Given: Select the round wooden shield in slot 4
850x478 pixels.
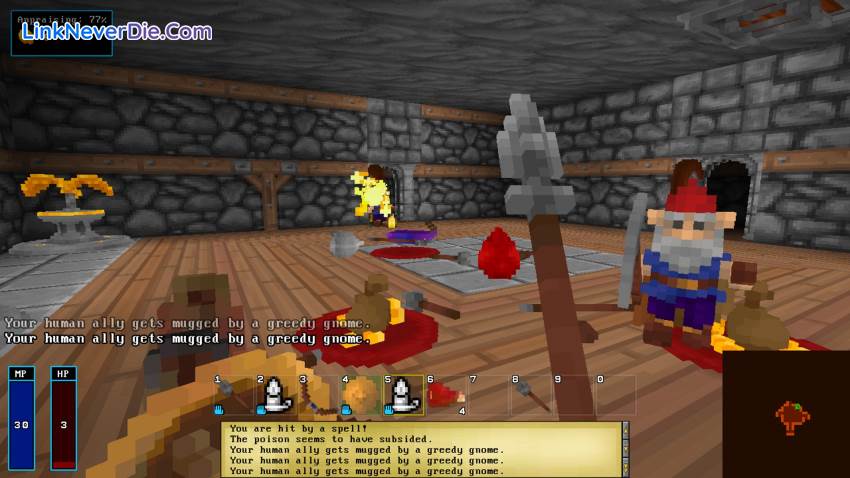Looking at the screenshot, I should (361, 396).
